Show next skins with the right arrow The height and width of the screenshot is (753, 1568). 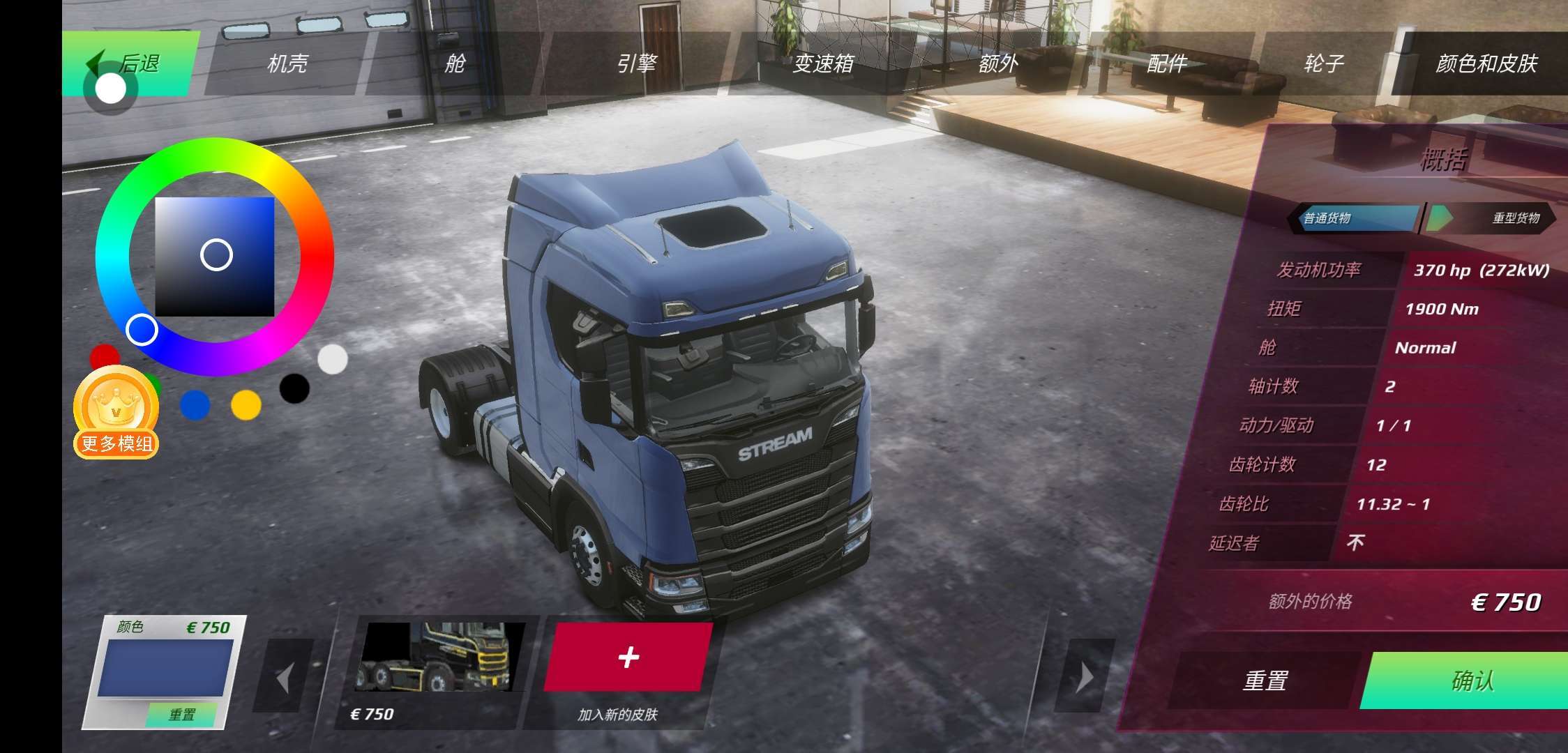1085,676
